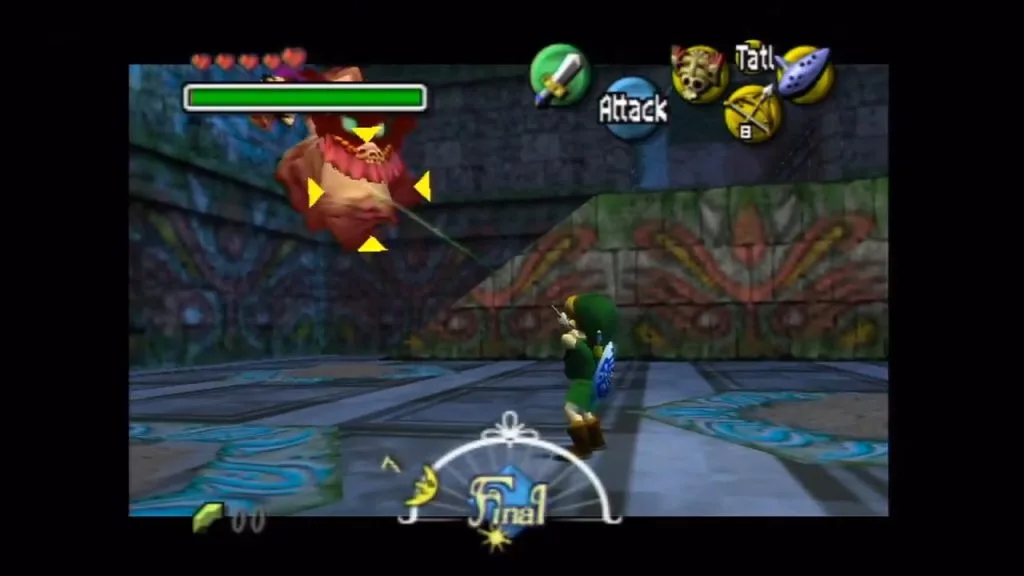Choose the blue ocarina item icon
Image resolution: width=1024 pixels, height=576 pixels.
[x=806, y=73]
